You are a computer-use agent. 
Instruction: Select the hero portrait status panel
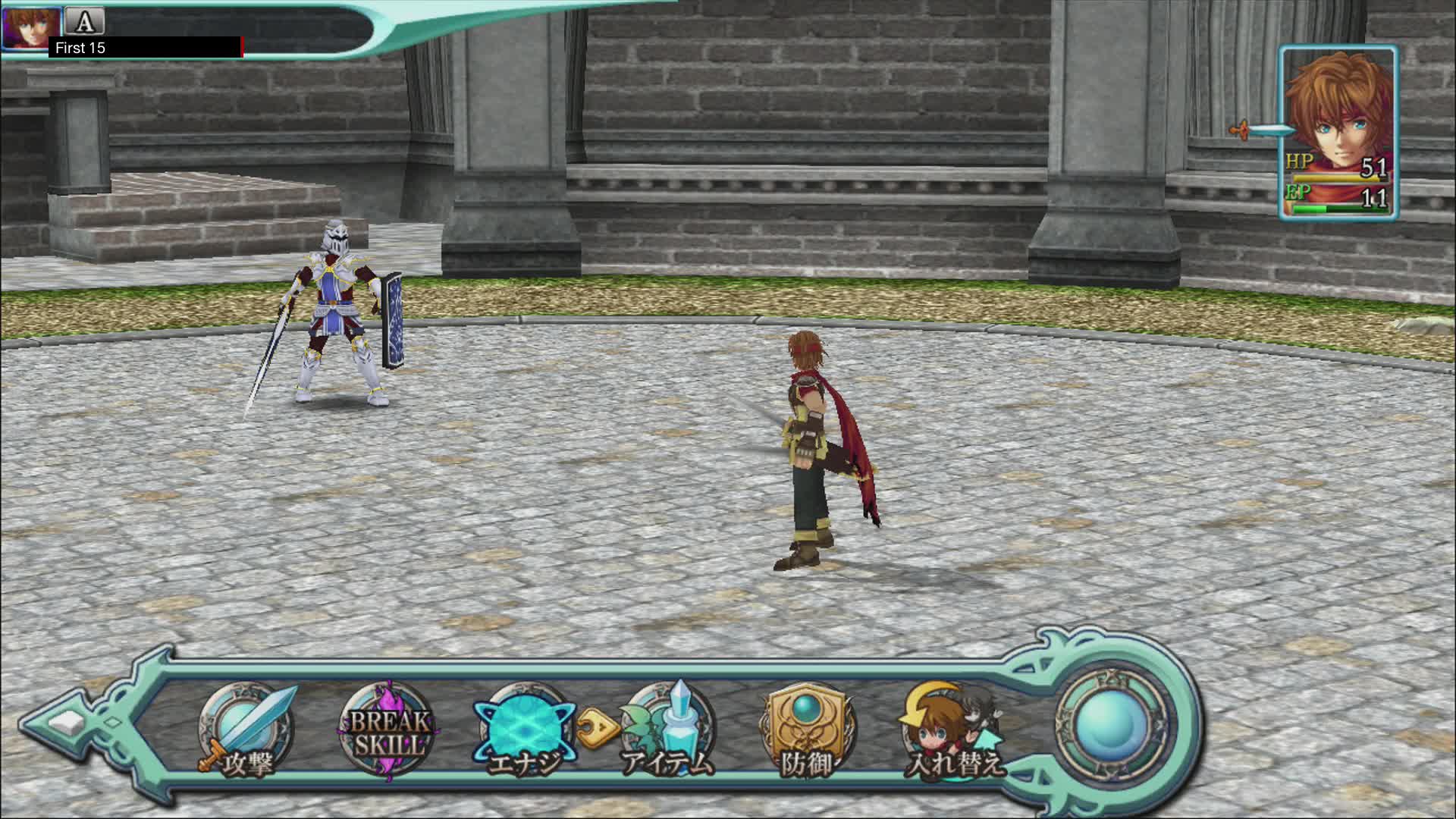[x=1338, y=133]
